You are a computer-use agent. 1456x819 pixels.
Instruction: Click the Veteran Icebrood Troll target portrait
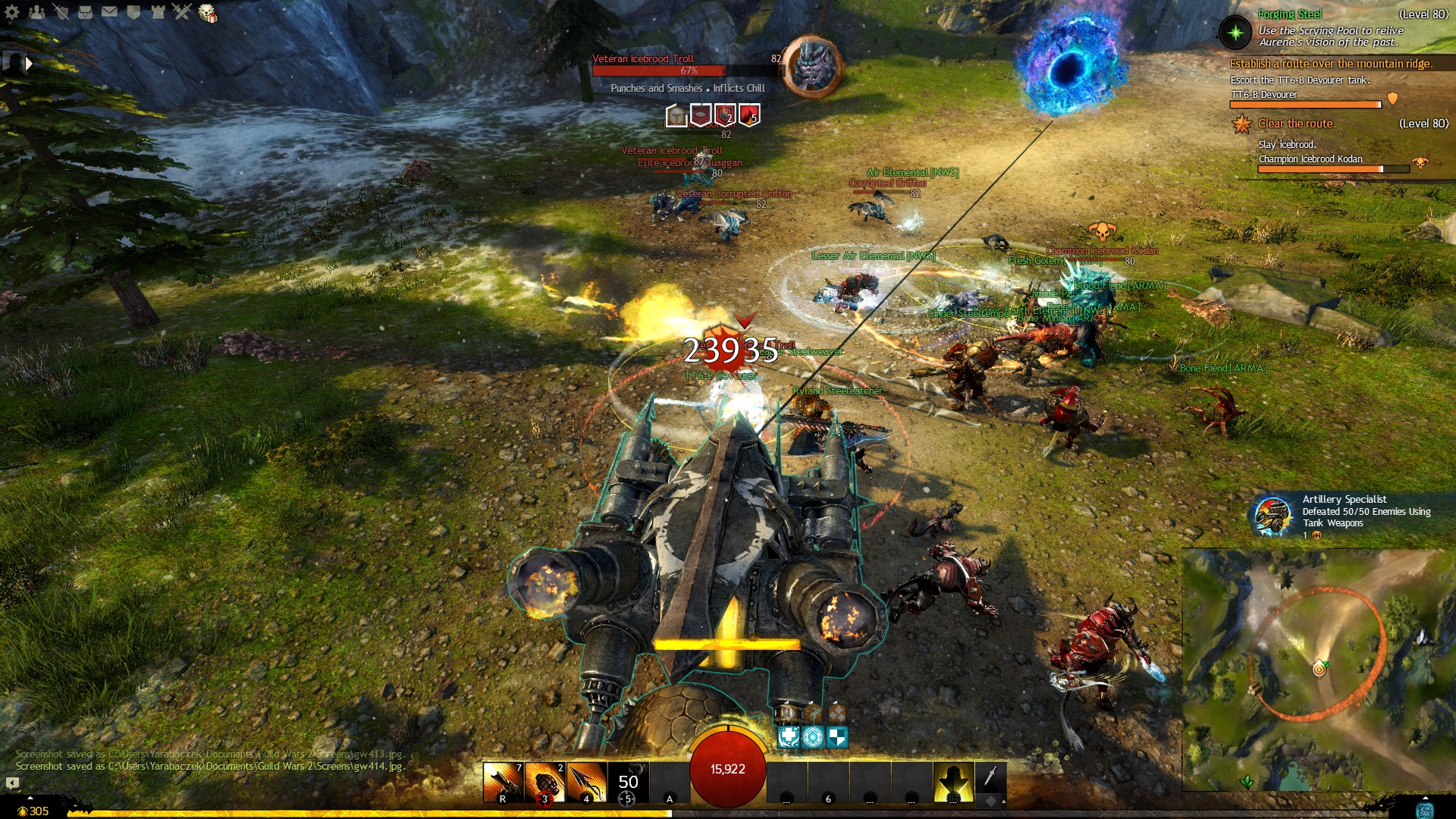click(x=811, y=67)
